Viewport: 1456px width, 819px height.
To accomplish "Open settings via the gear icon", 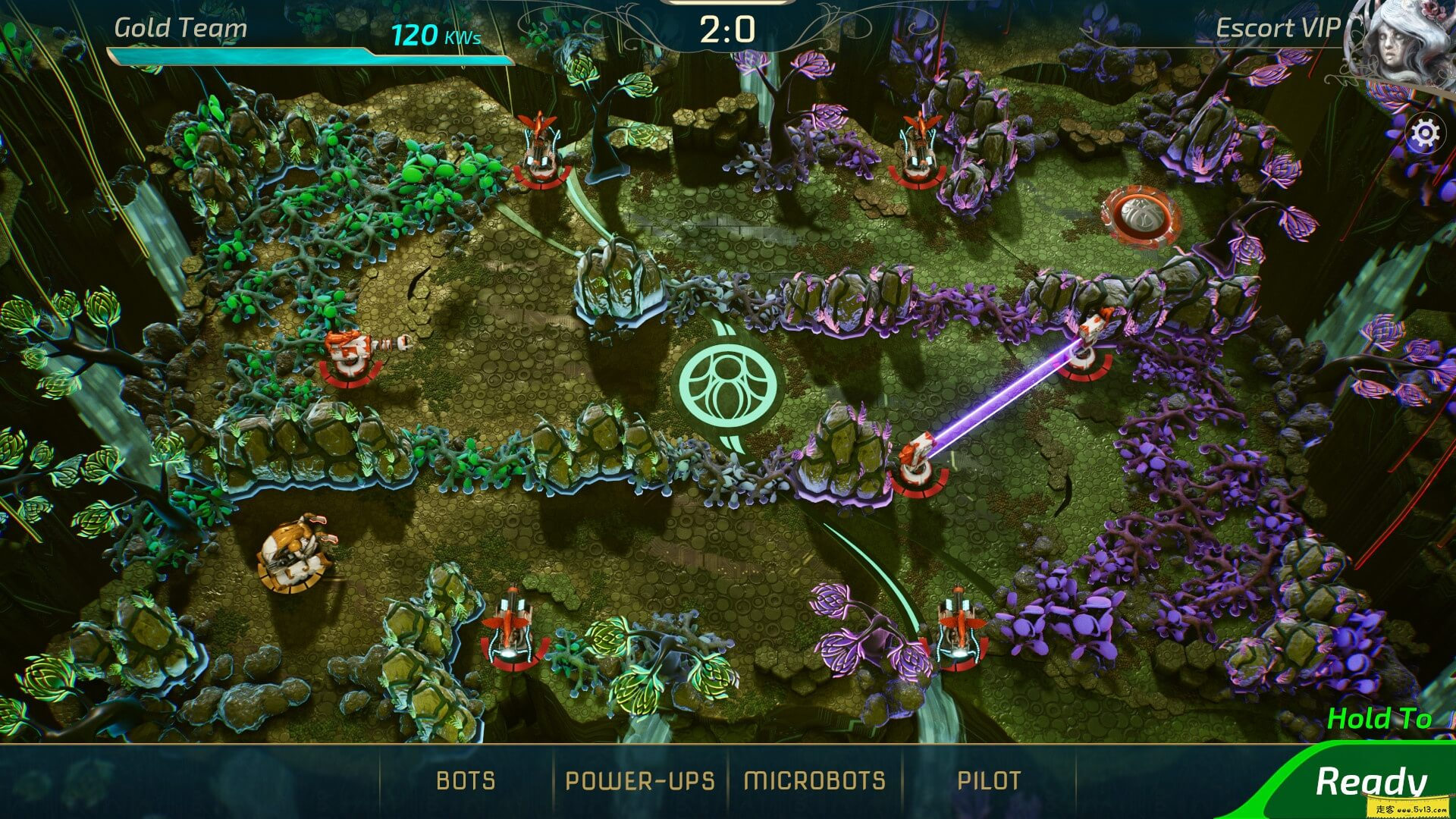I will tap(1425, 134).
